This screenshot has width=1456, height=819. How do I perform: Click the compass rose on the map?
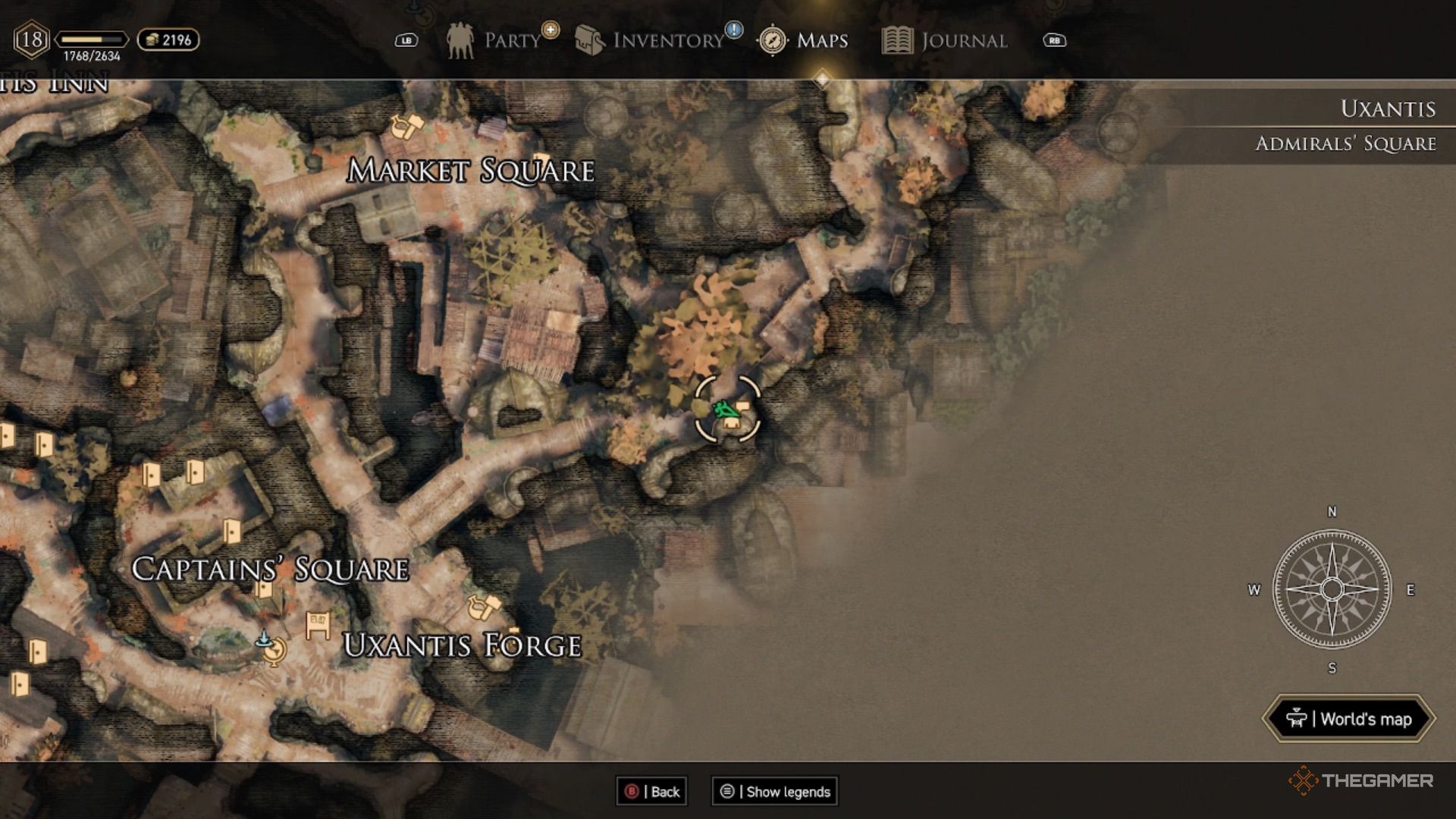1332,589
